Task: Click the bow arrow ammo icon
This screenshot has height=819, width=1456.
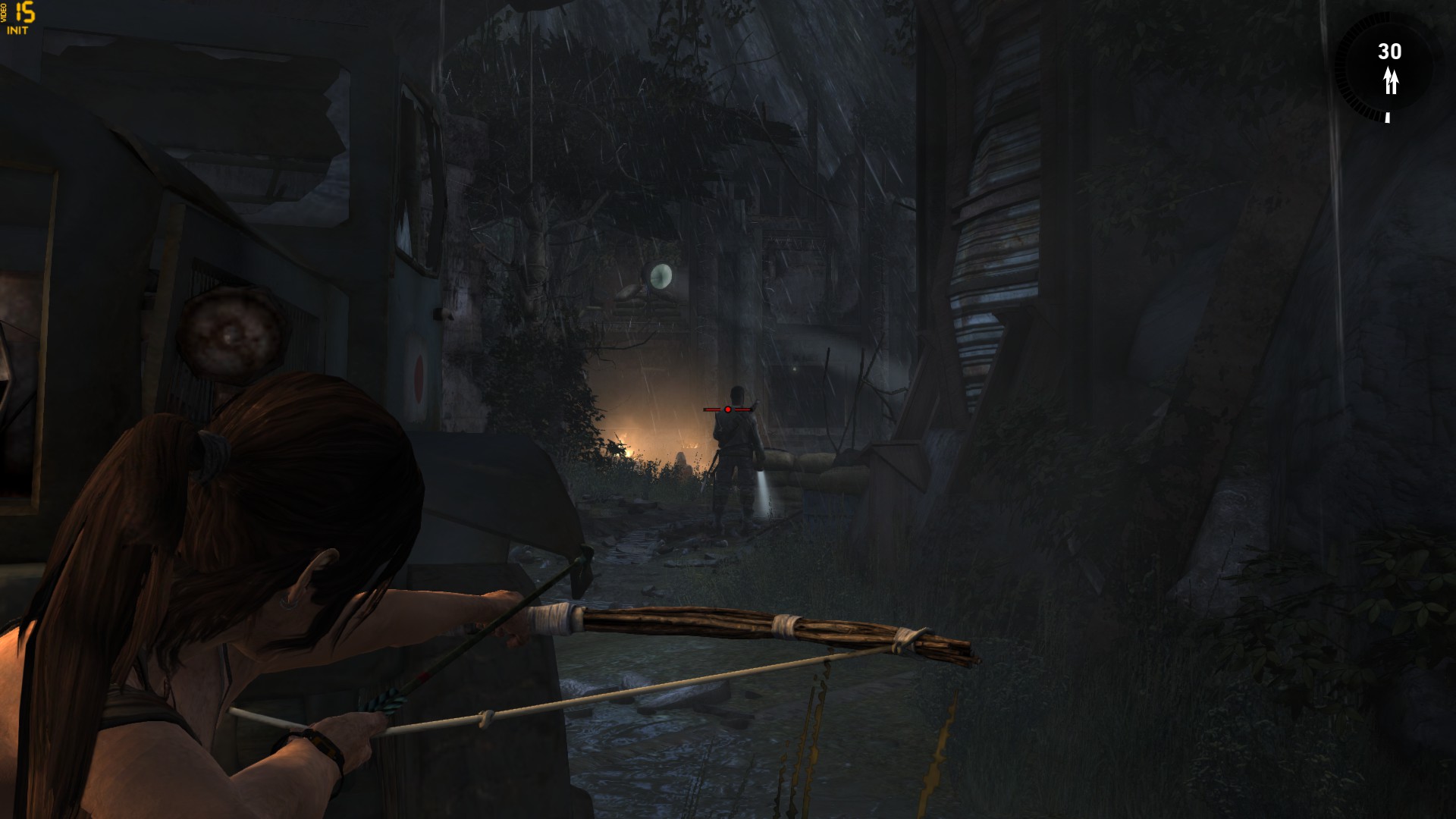Action: 1390,80
